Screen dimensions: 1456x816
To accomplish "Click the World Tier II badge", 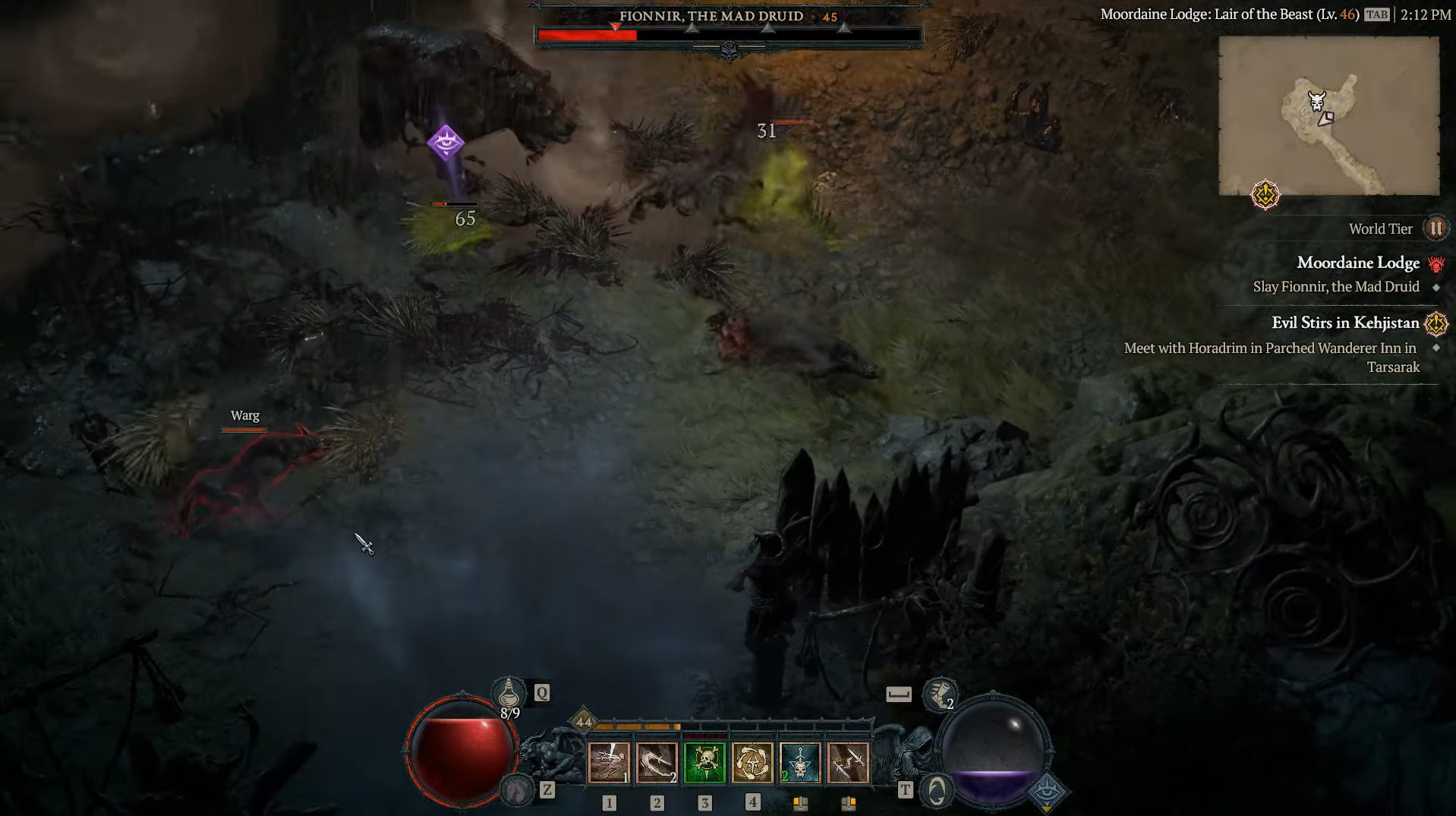I will point(1436,228).
